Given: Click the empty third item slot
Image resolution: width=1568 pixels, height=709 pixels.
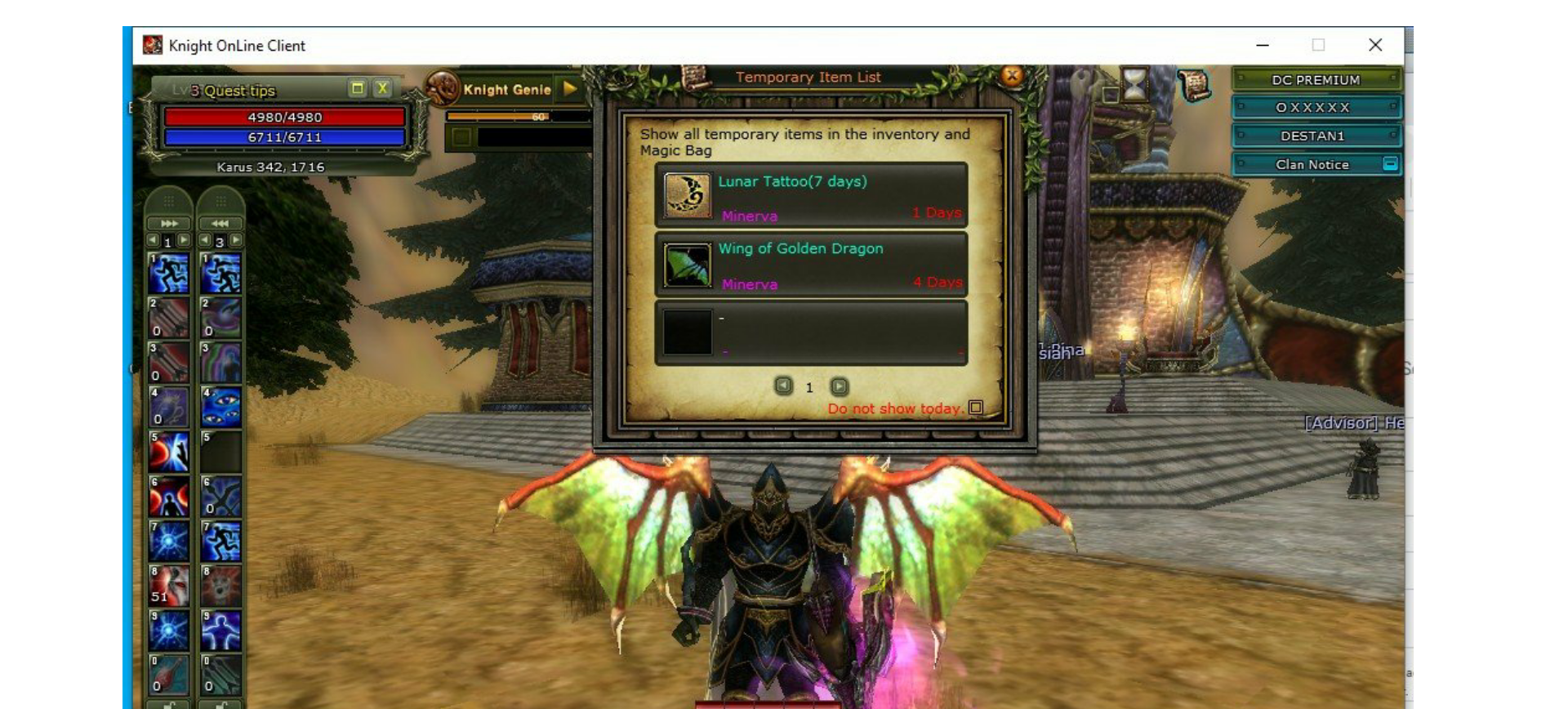Looking at the screenshot, I should click(686, 331).
